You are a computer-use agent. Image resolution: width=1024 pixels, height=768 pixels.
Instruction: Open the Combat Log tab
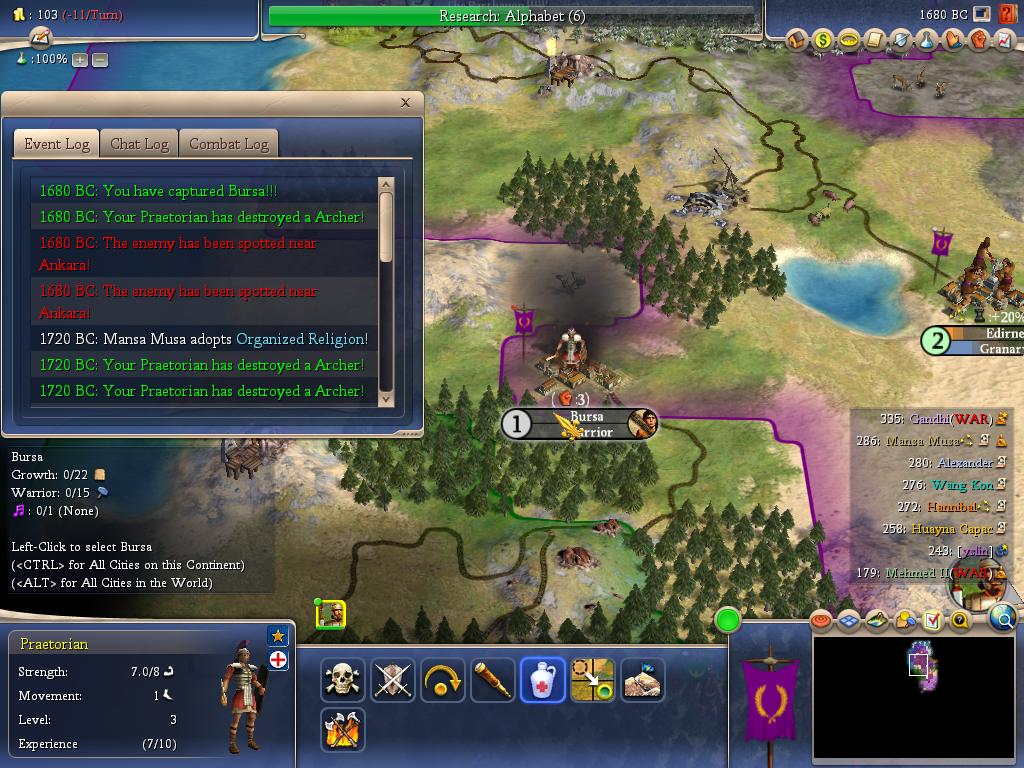pyautogui.click(x=229, y=144)
